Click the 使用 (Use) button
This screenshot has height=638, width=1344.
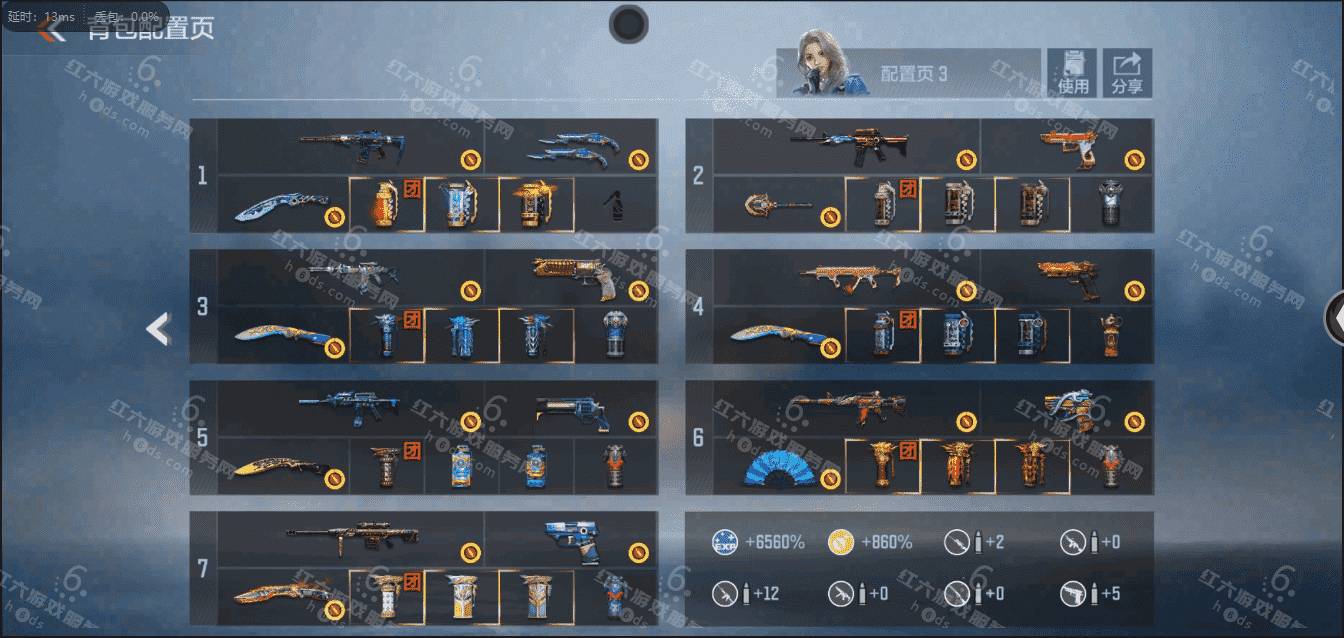[1072, 74]
